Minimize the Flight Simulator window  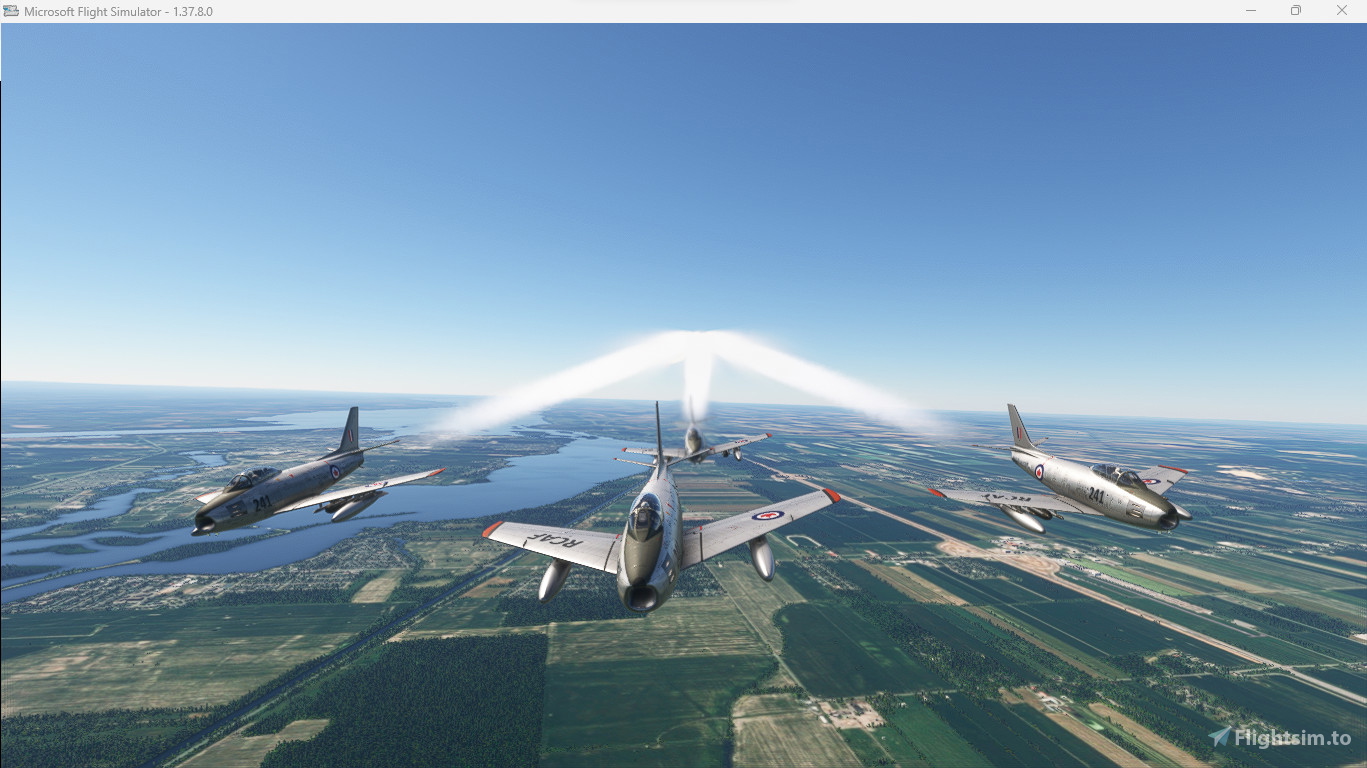coord(1249,10)
